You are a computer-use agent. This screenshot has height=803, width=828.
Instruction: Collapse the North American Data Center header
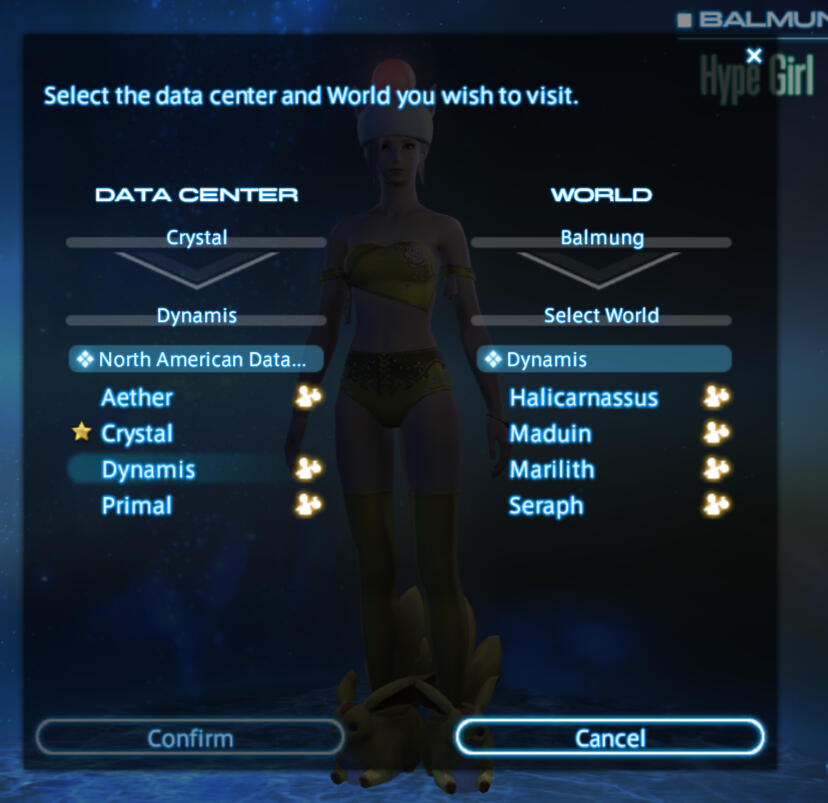click(197, 359)
